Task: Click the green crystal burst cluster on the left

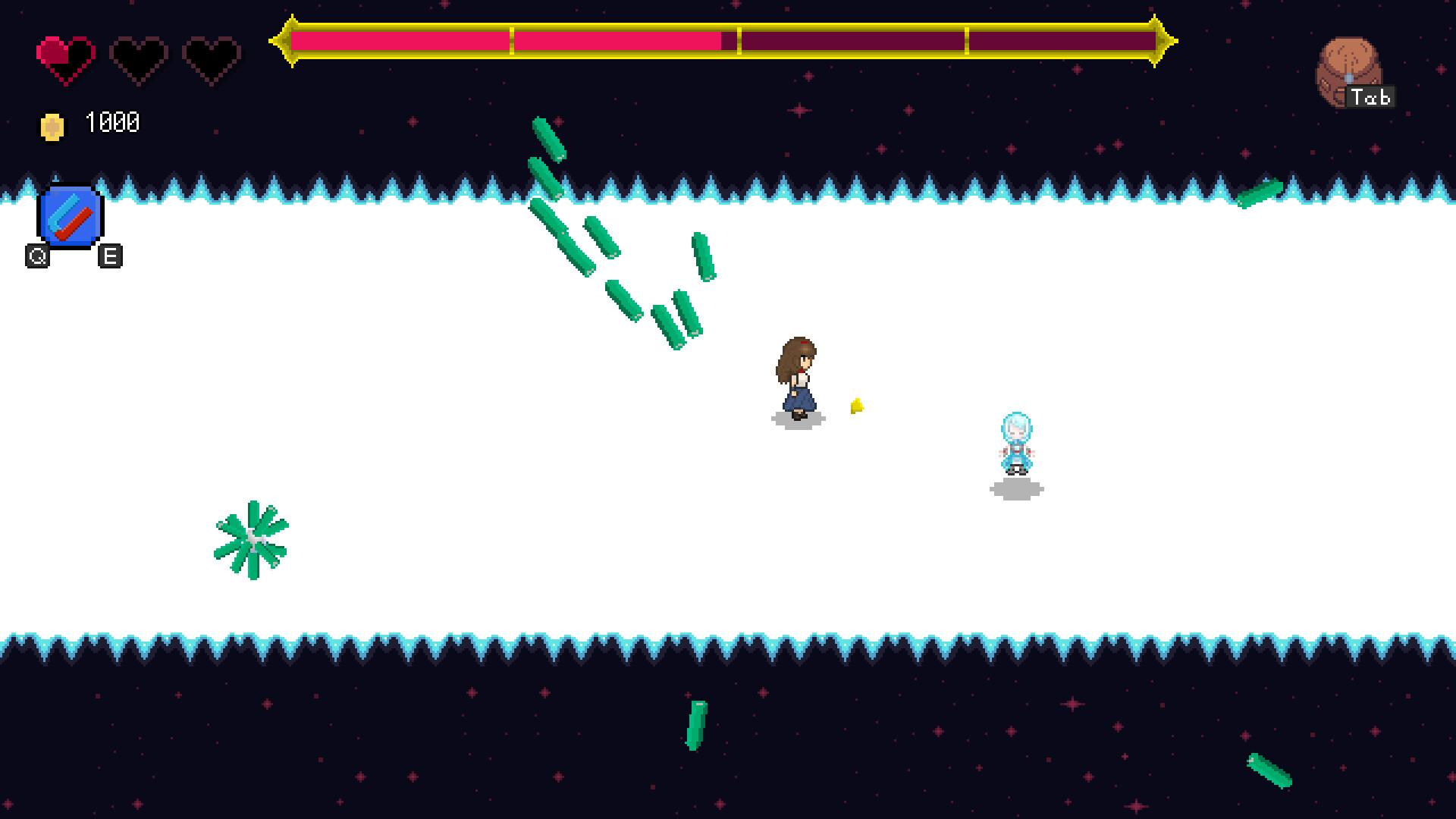Action: 253,538
